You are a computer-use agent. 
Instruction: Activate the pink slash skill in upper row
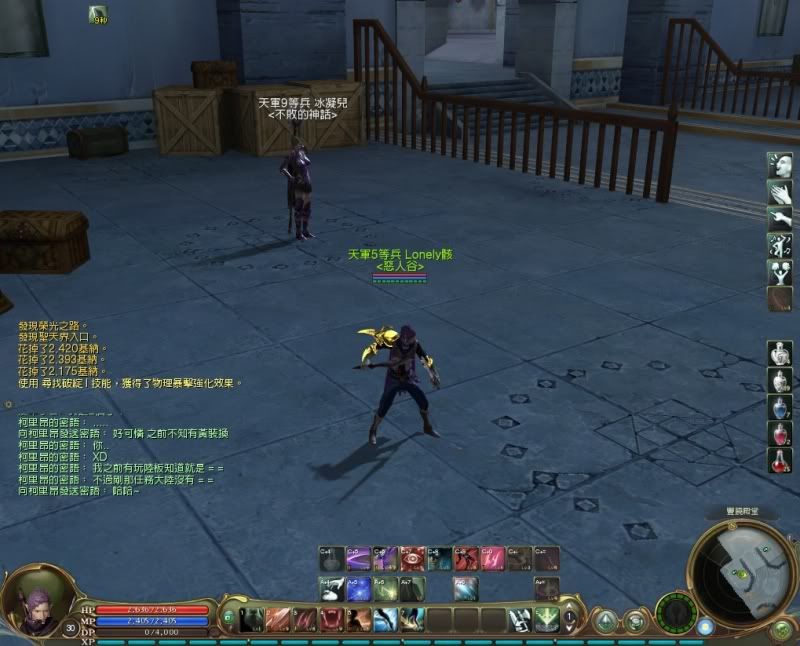[x=494, y=558]
